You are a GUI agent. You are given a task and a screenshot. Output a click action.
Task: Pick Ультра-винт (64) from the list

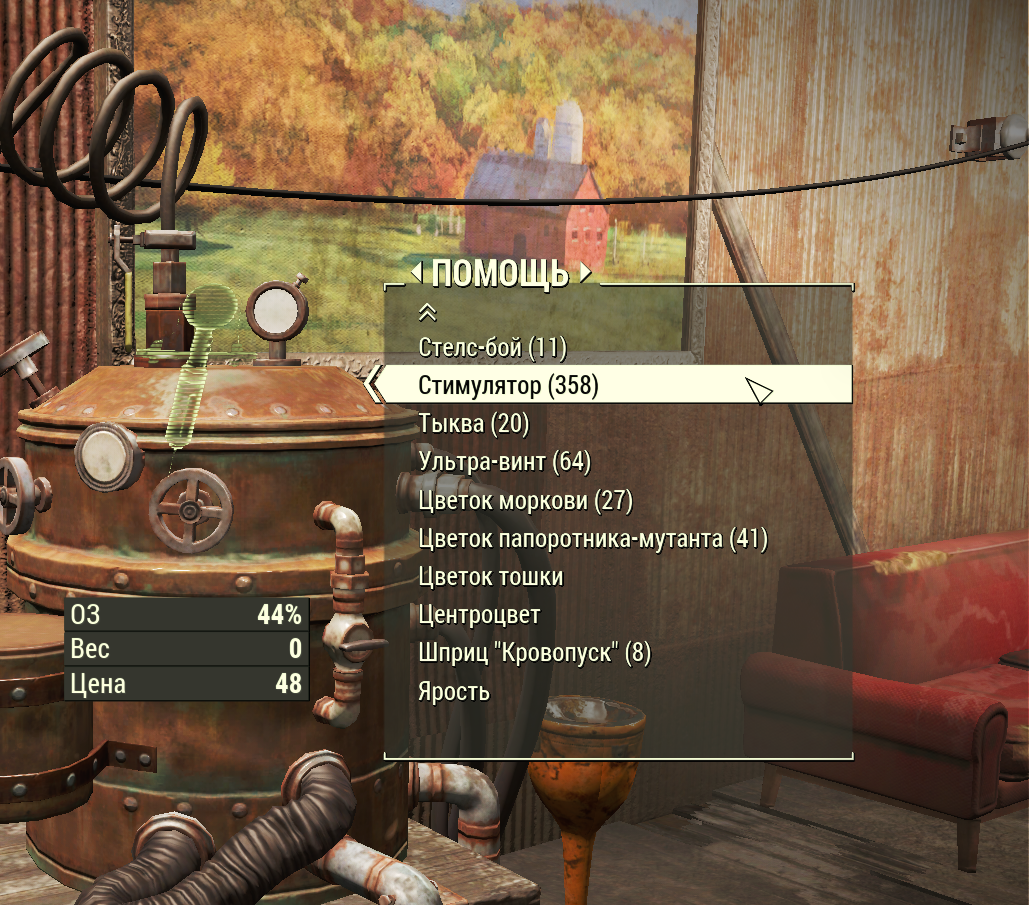point(504,462)
